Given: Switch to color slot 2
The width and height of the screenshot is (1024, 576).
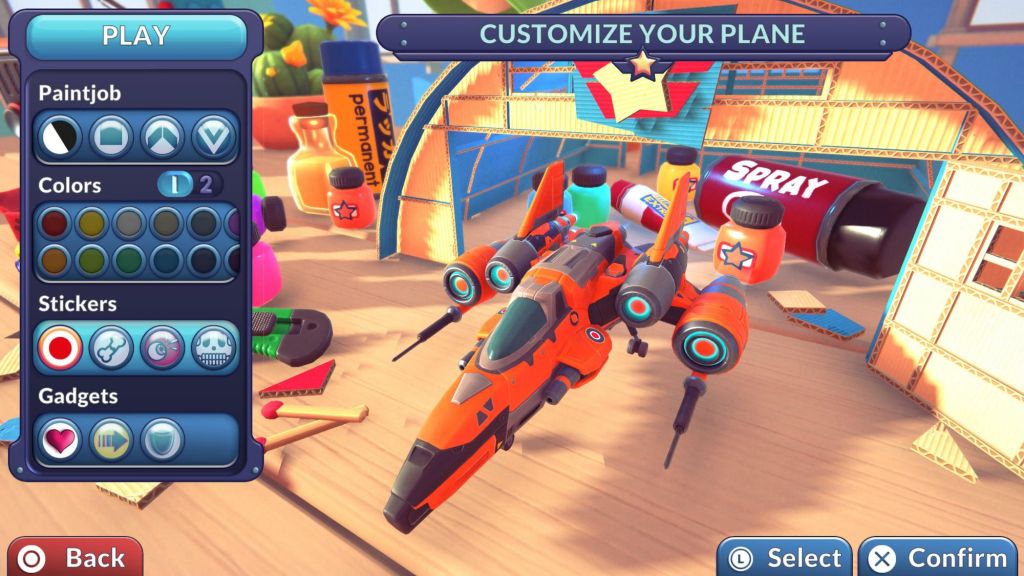Looking at the screenshot, I should 207,185.
